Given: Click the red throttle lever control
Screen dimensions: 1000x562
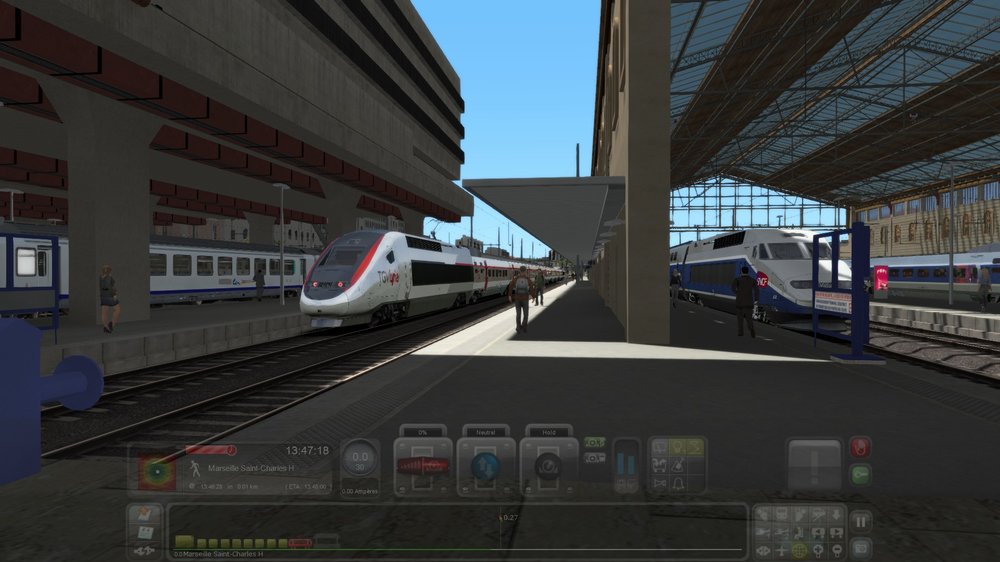Looking at the screenshot, I should [423, 466].
